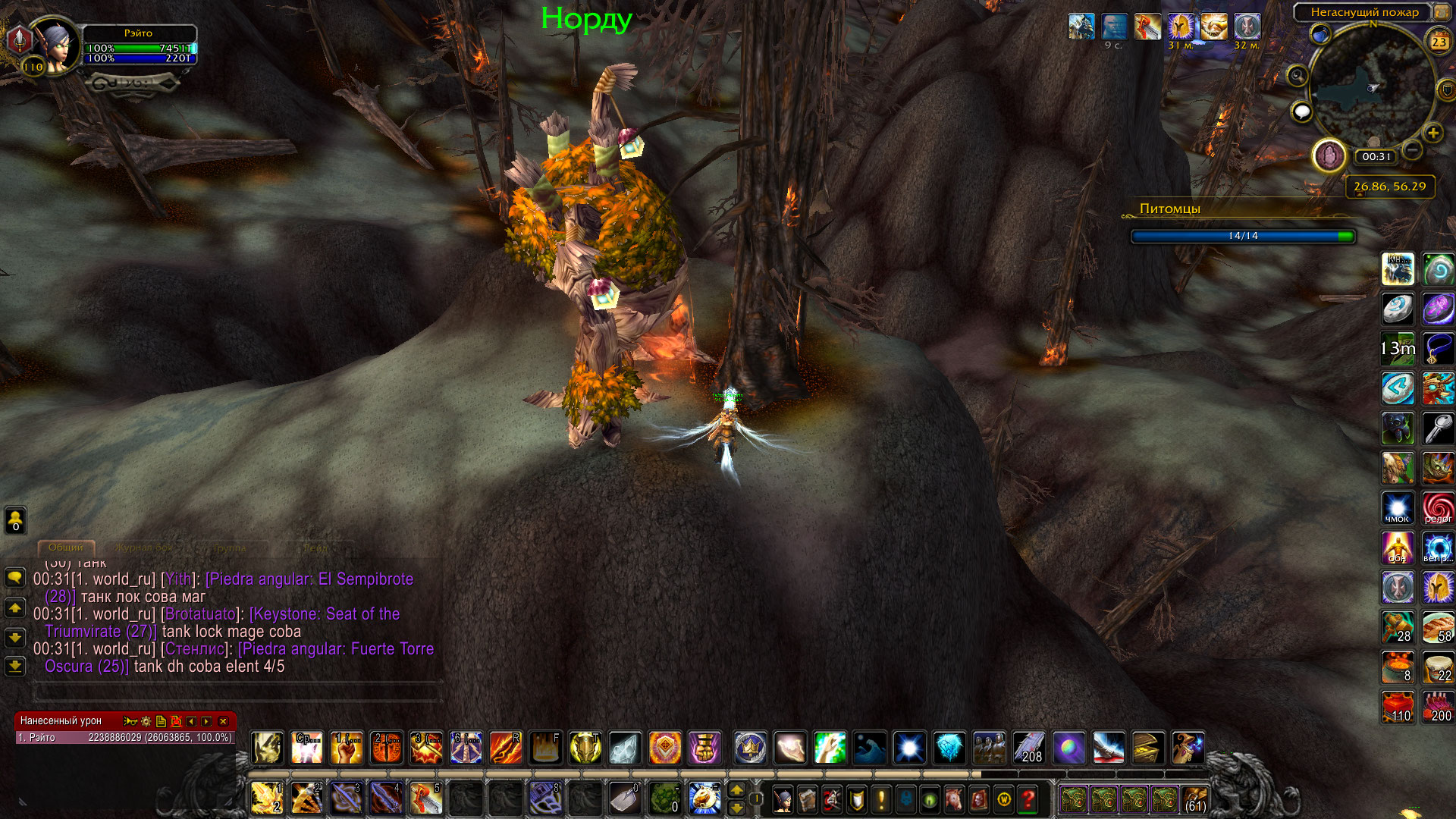Use the silver key item button
Viewport: 1456px width, 819px height.
[1438, 428]
